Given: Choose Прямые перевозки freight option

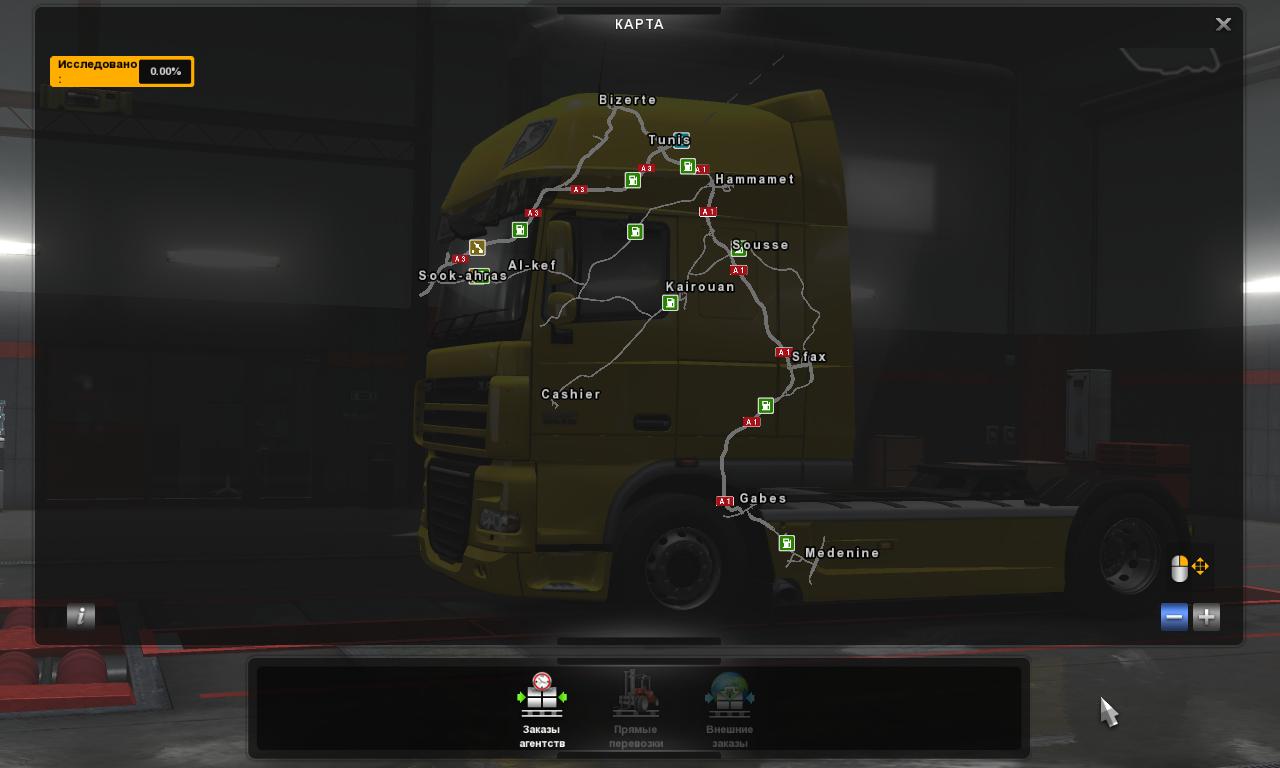Looking at the screenshot, I should tap(636, 709).
